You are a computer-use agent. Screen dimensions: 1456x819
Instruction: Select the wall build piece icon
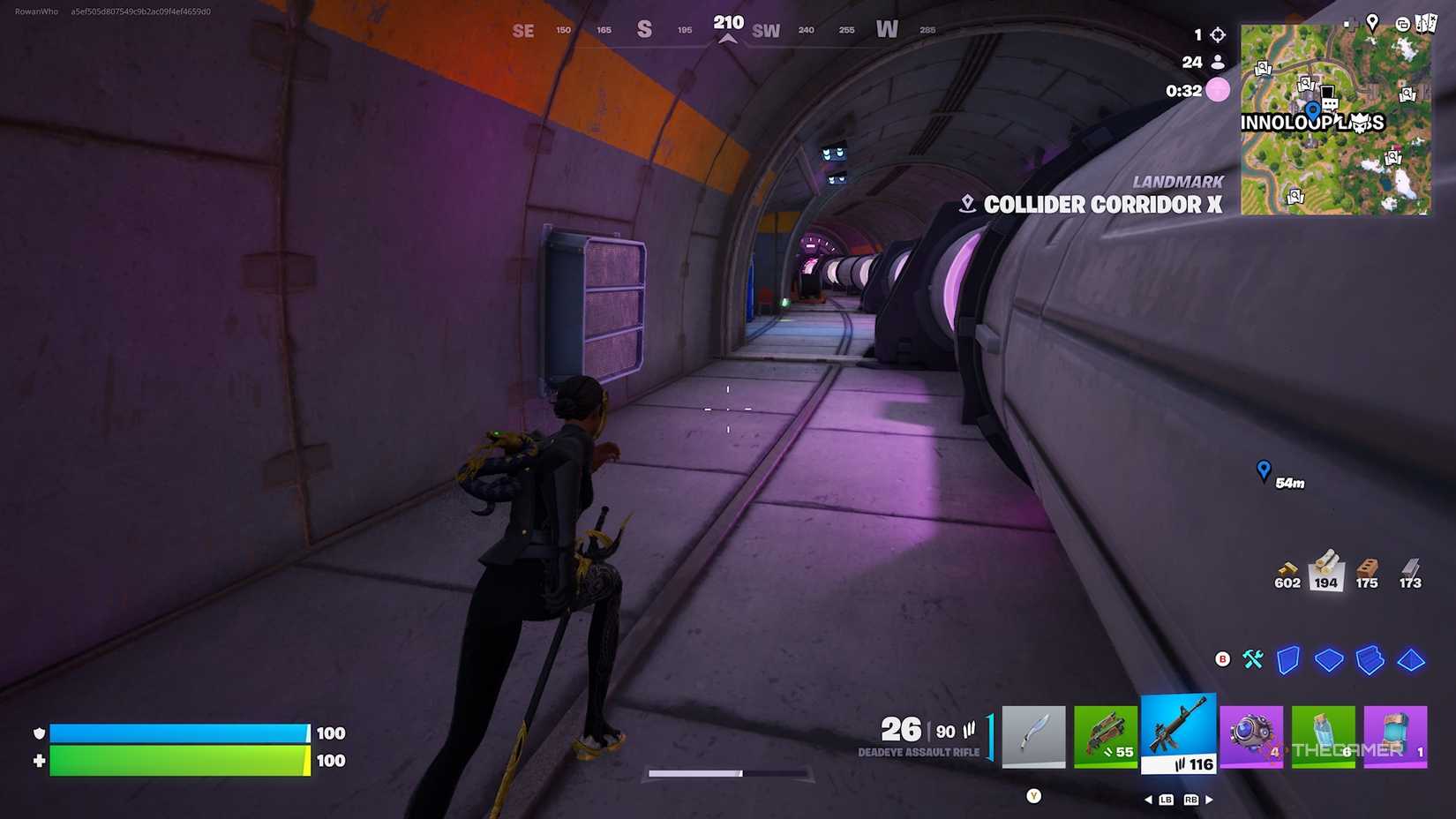(x=1287, y=660)
